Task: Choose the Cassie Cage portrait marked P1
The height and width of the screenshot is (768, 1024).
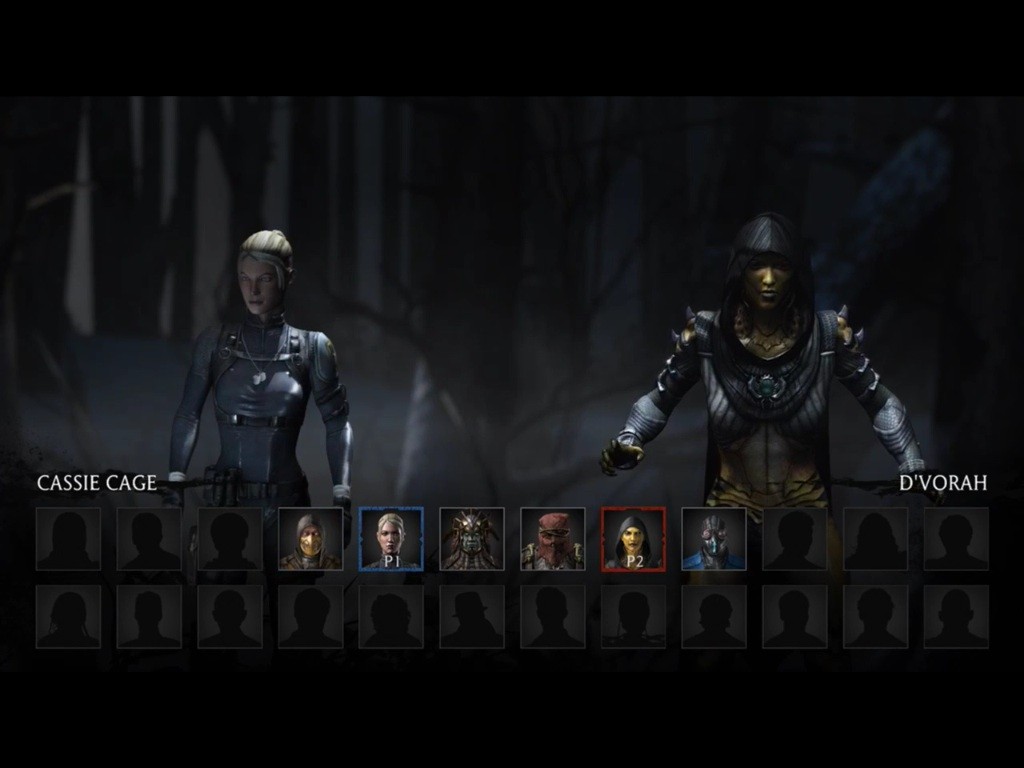Action: point(391,539)
